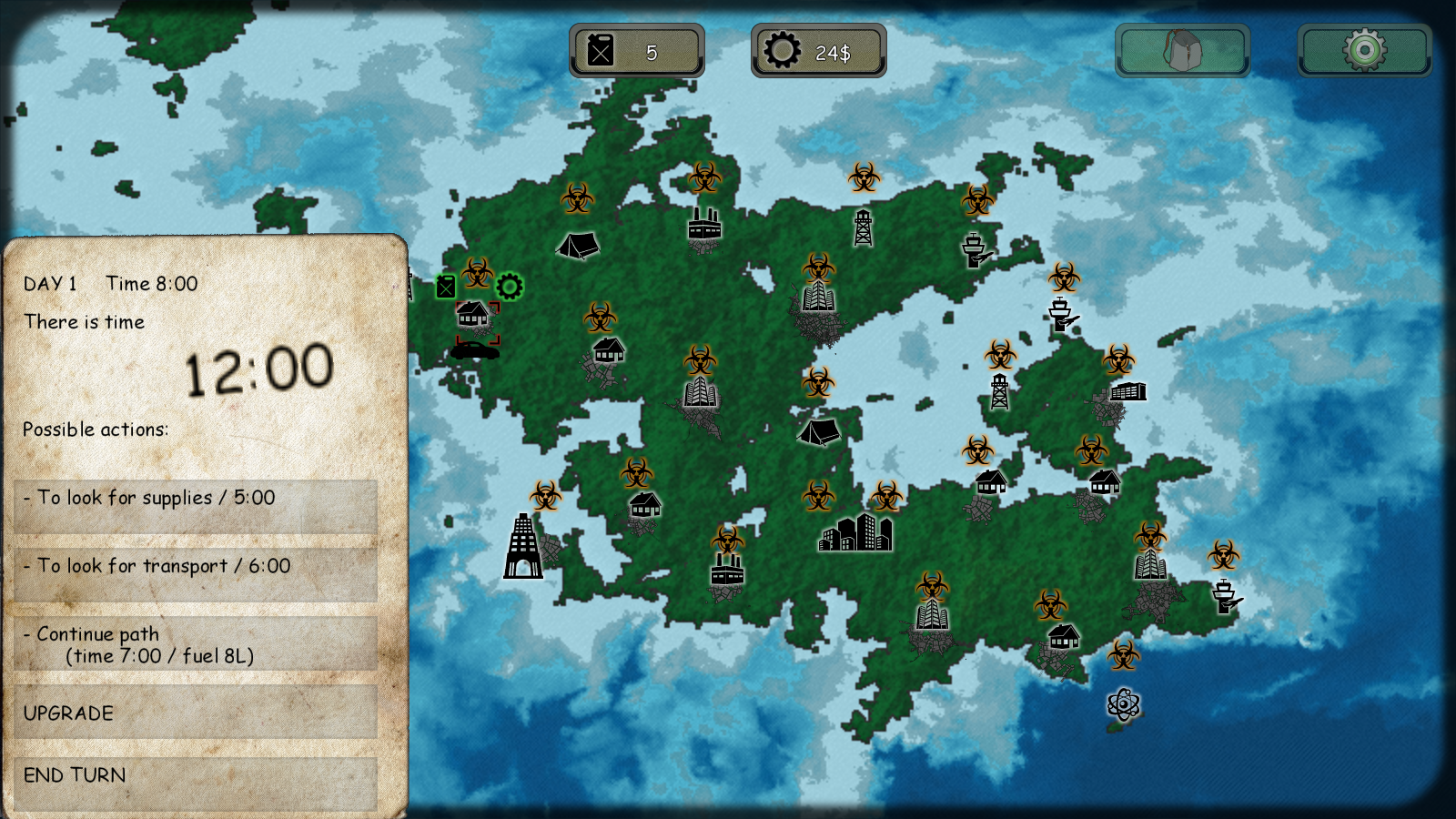The image size is (1456, 819).
Task: Select the large city skyline icon mid-map
Action: click(x=855, y=535)
